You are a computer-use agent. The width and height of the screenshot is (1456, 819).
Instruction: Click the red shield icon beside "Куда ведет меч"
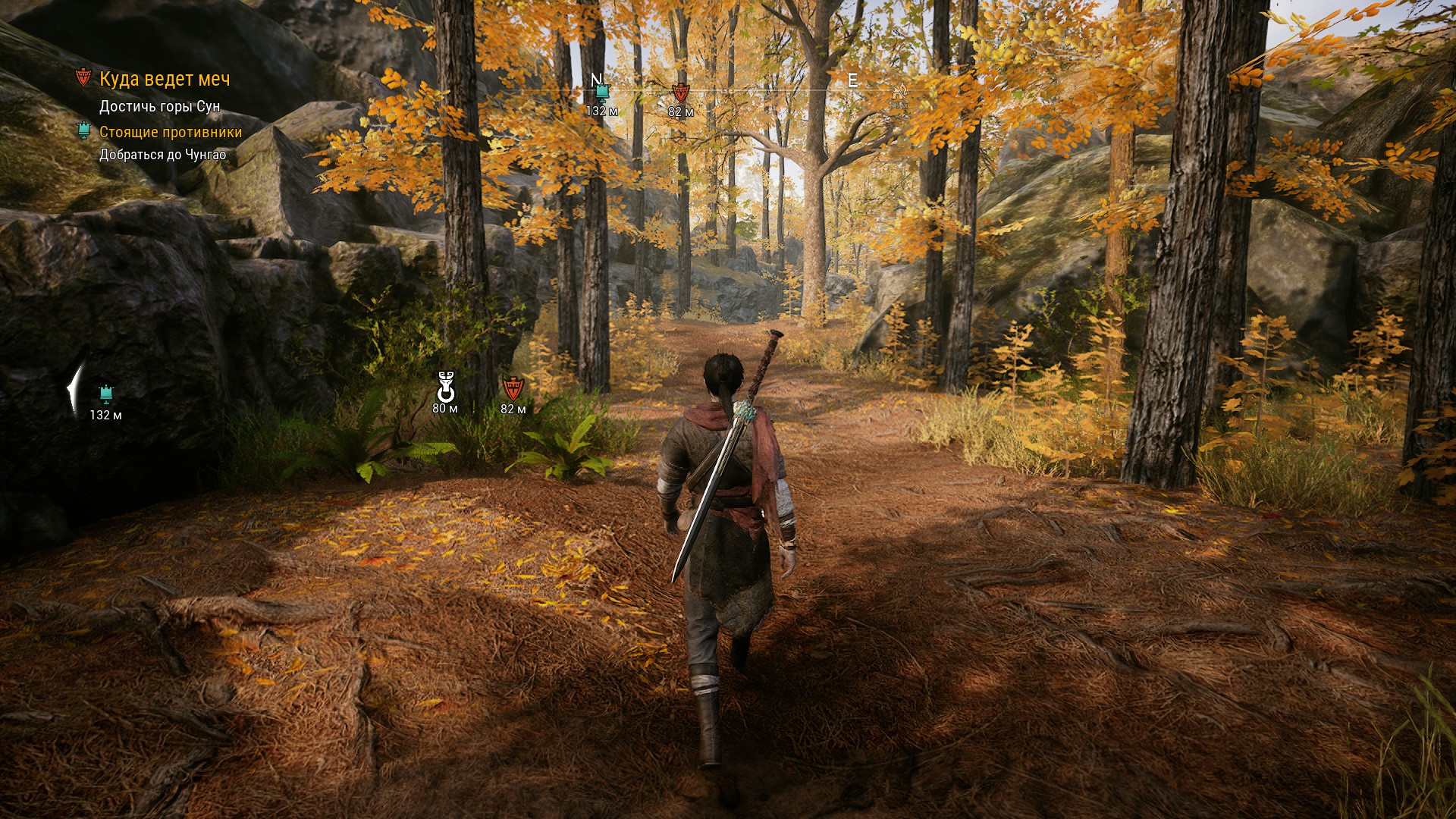pos(83,78)
